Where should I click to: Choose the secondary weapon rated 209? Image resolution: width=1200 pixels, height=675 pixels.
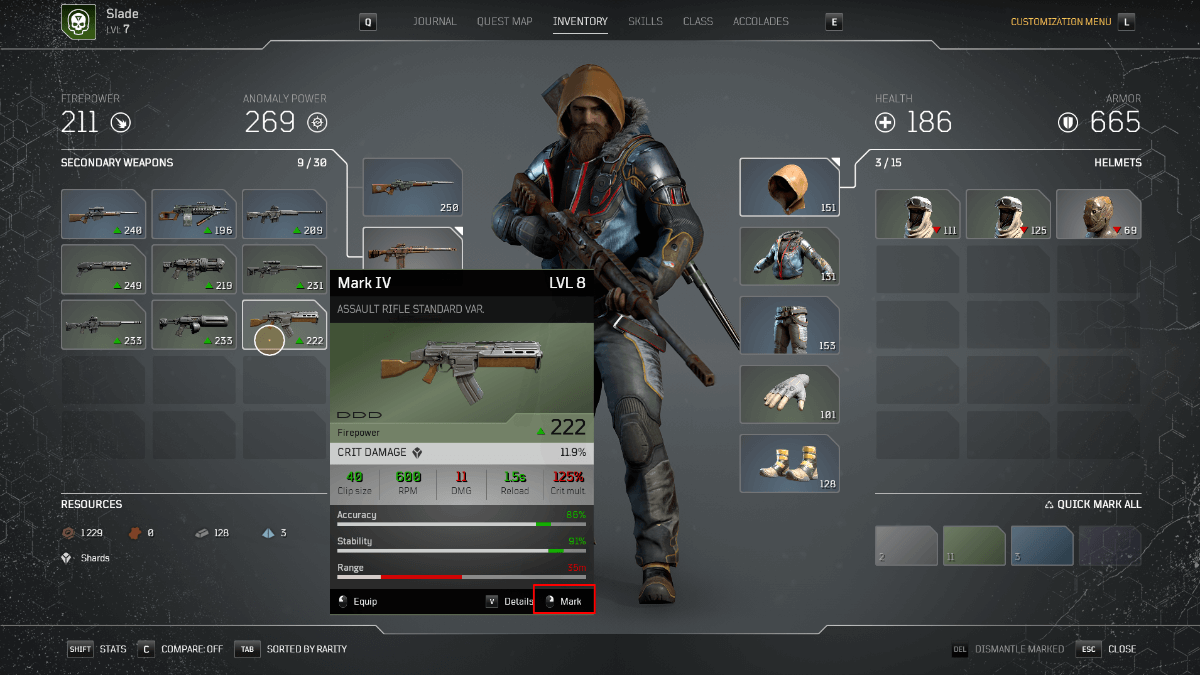pos(285,214)
